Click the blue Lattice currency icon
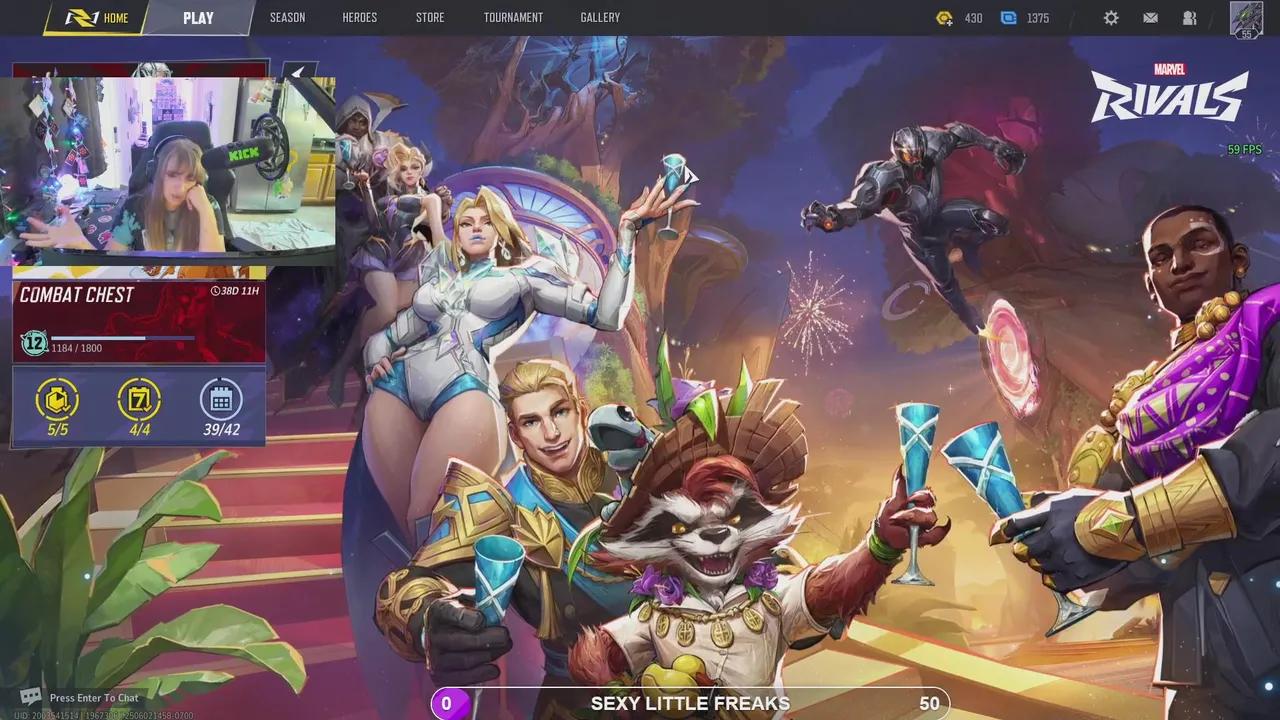1280x720 pixels. [x=1010, y=17]
